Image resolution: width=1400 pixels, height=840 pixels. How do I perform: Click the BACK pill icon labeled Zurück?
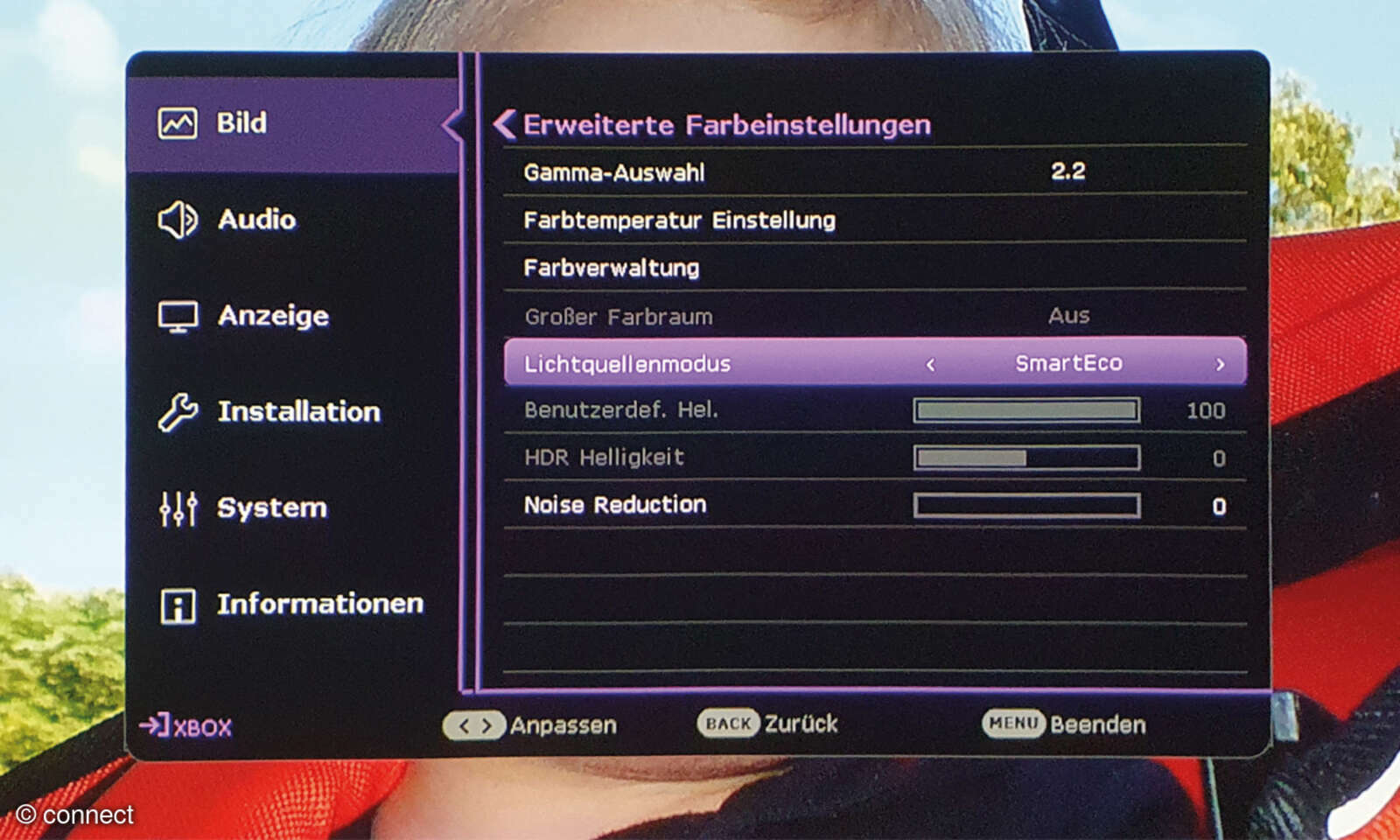click(729, 724)
